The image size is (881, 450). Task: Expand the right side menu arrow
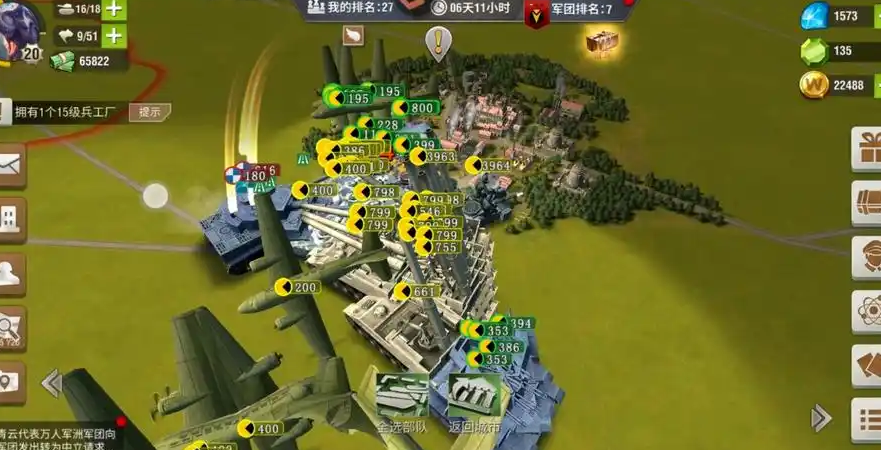[x=820, y=417]
